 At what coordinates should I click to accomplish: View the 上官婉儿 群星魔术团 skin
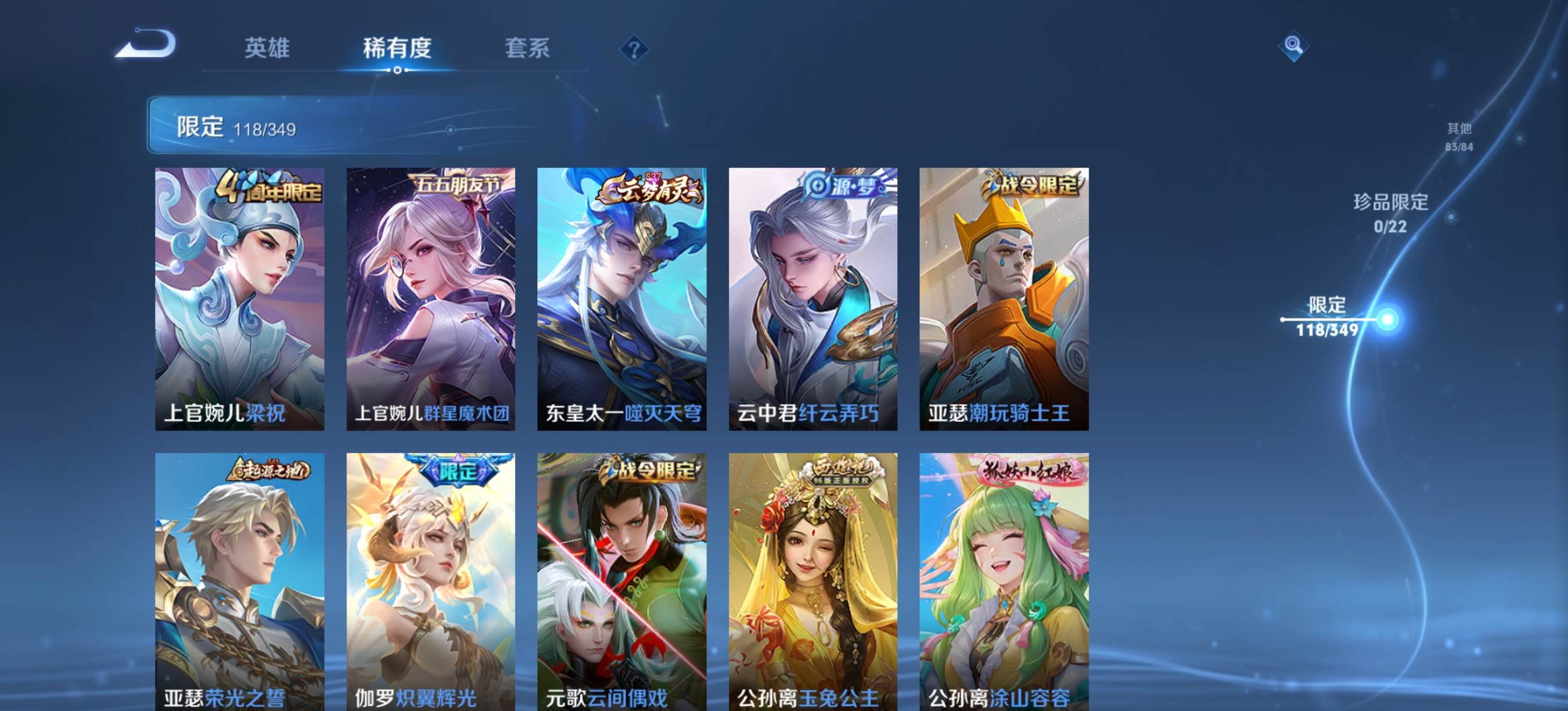point(430,299)
